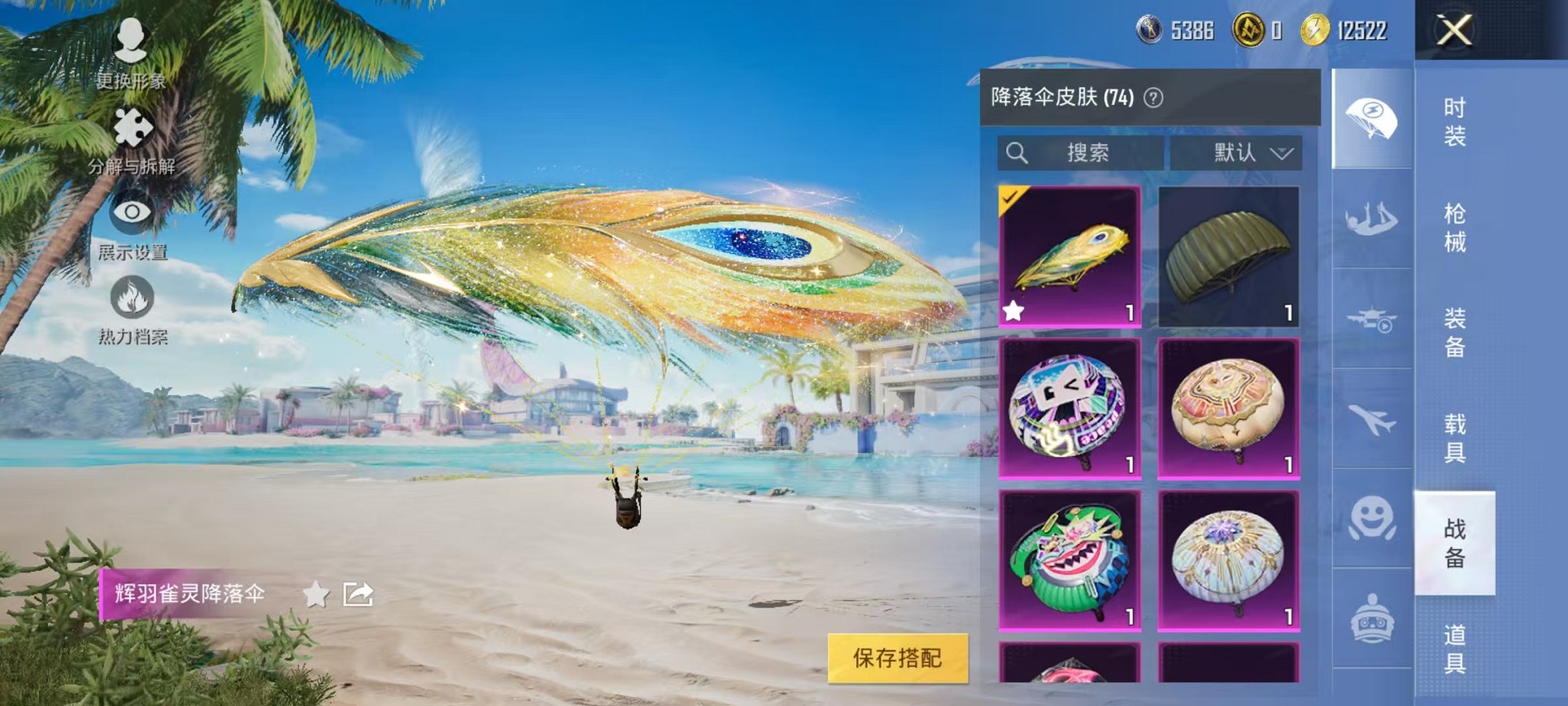Open the 默认 sort dropdown
This screenshot has height=706, width=1568.
tap(1235, 152)
